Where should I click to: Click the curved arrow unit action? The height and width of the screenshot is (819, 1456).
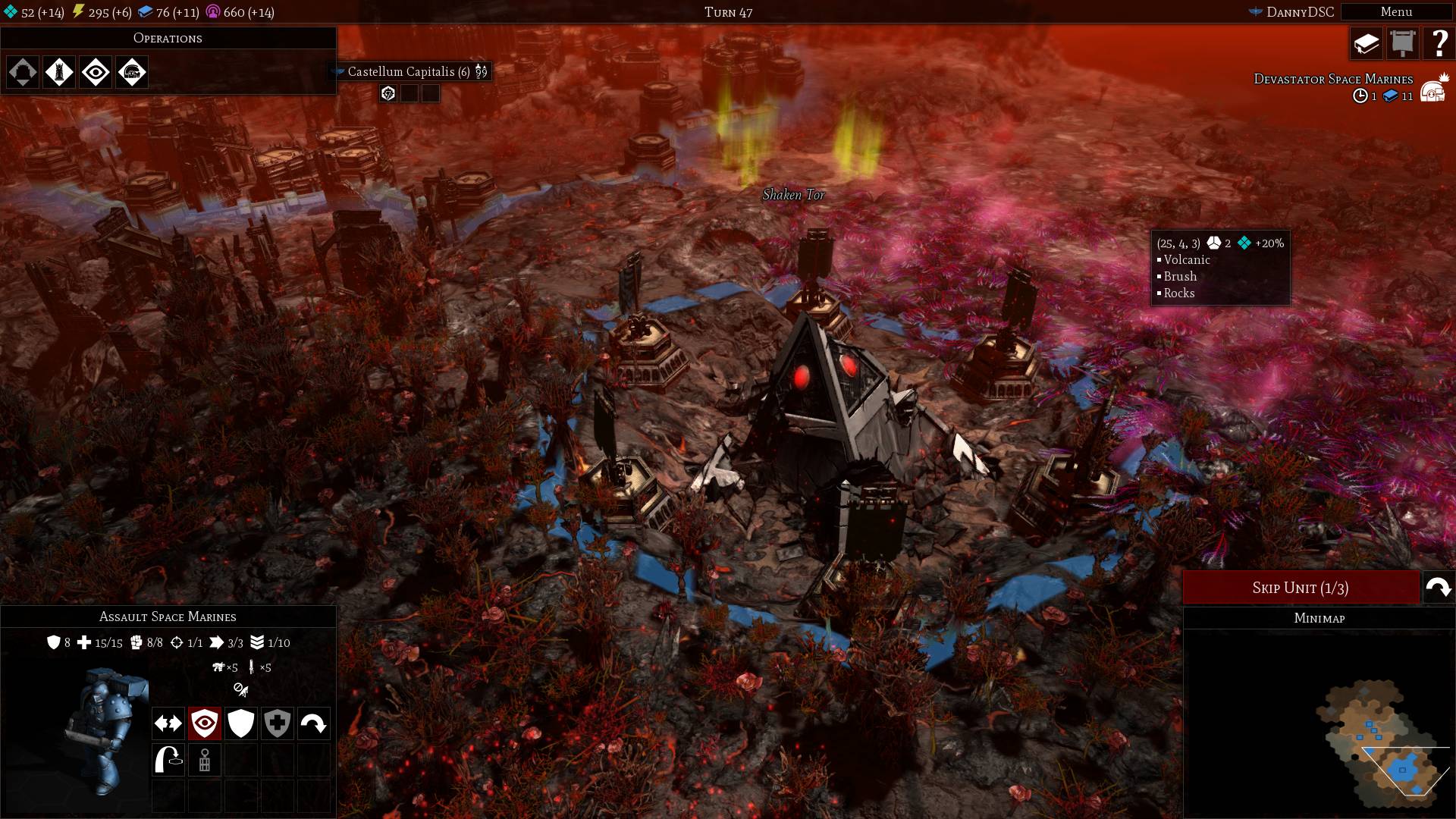coord(314,723)
